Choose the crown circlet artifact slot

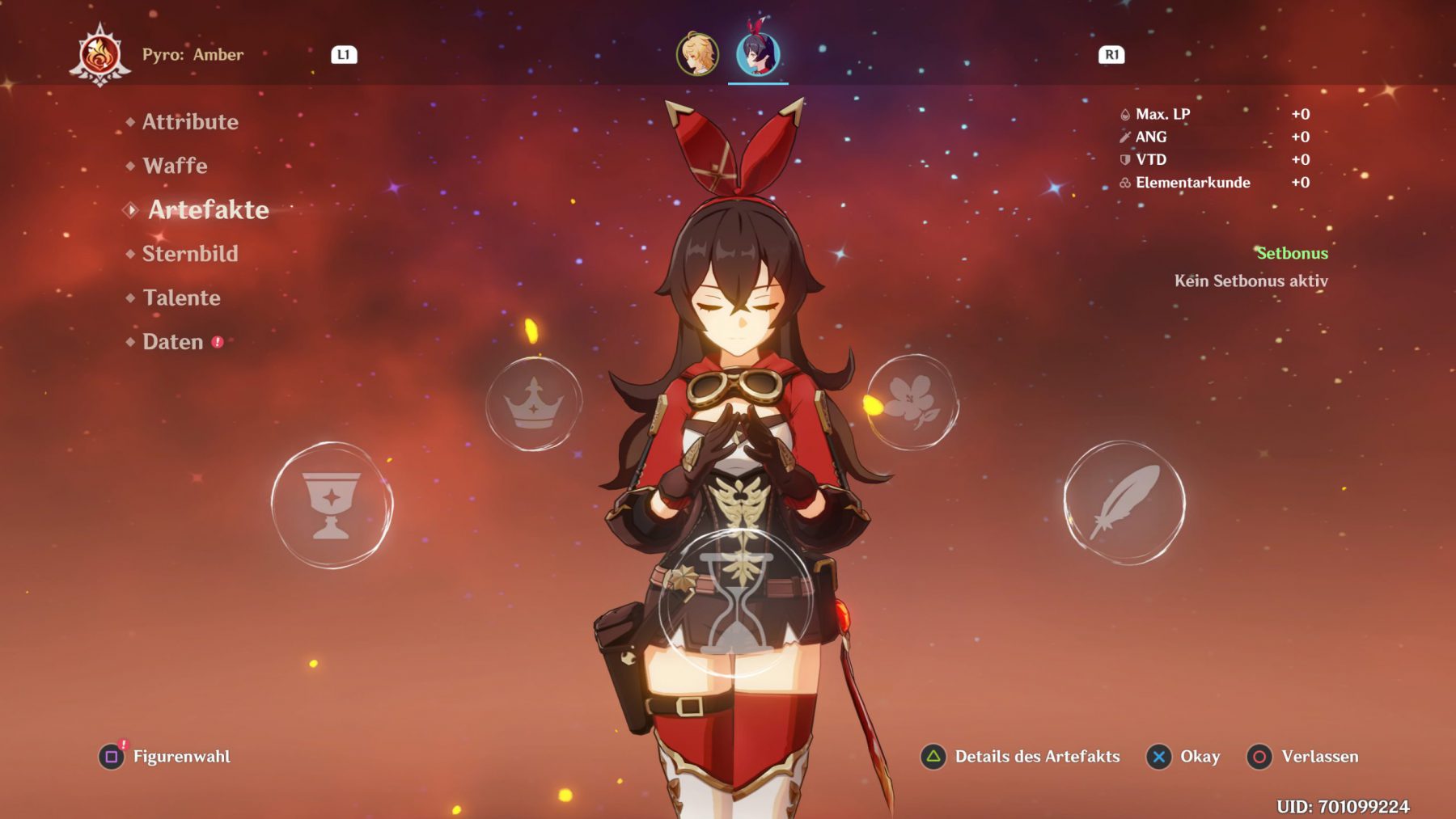click(x=533, y=403)
